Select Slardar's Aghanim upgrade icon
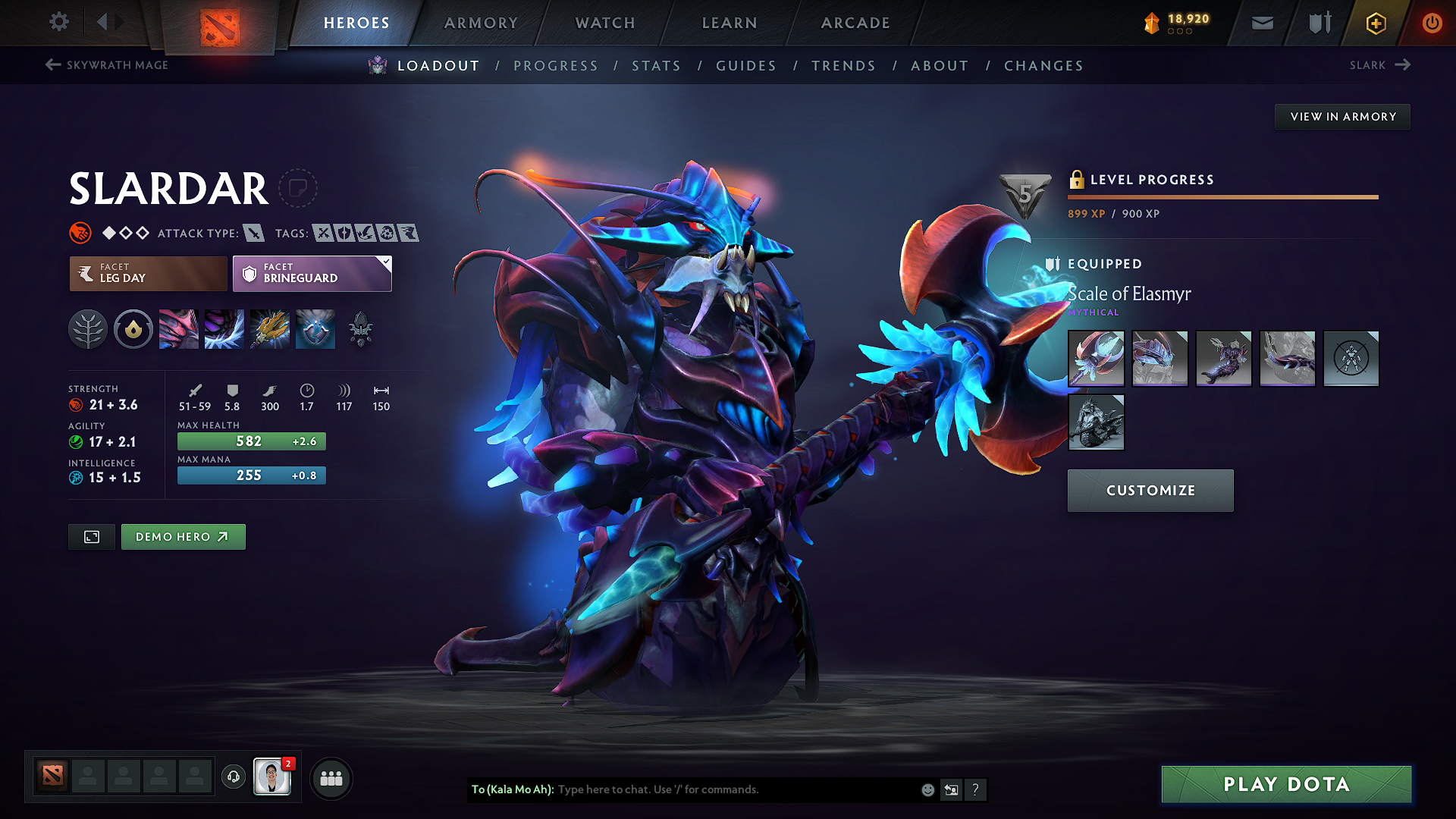1456x819 pixels. (360, 329)
